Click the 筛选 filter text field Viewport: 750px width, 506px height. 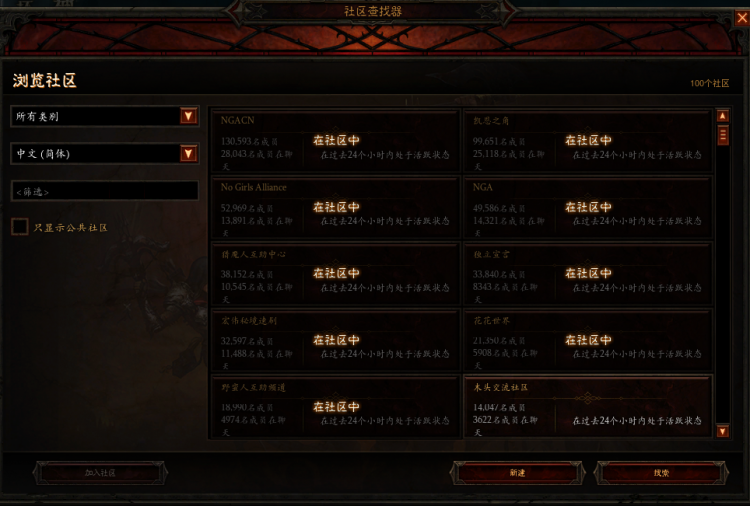[104, 191]
